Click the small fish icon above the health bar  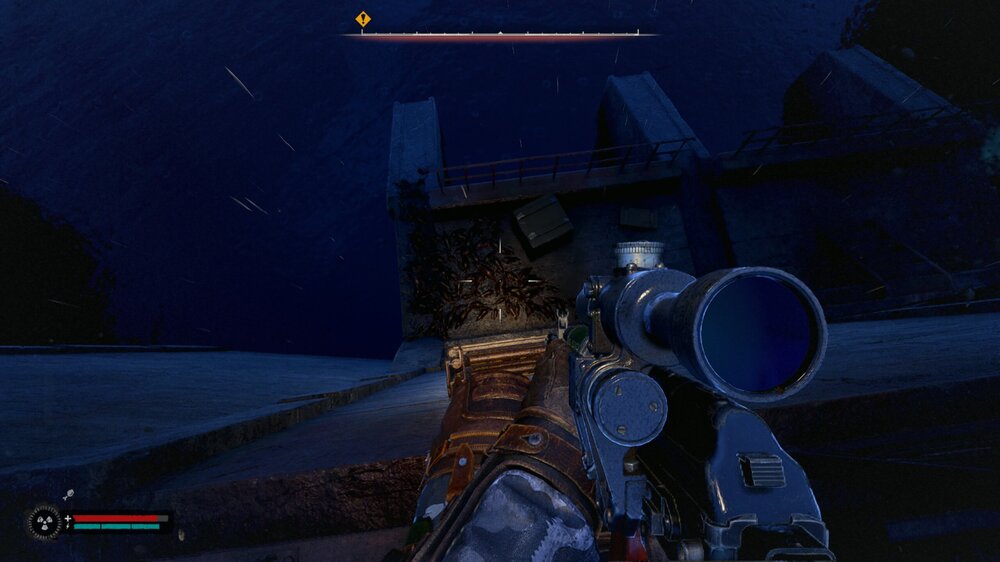tap(69, 494)
